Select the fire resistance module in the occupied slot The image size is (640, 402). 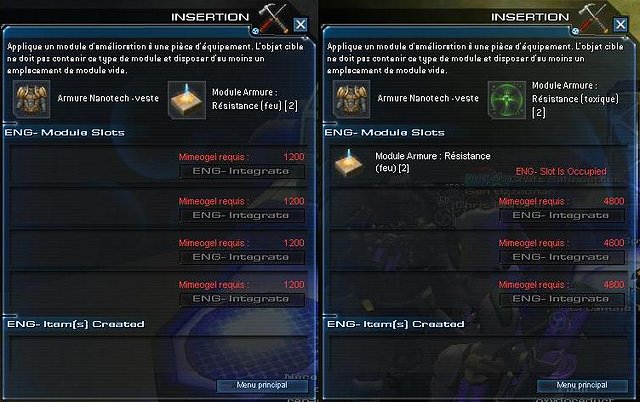351,164
